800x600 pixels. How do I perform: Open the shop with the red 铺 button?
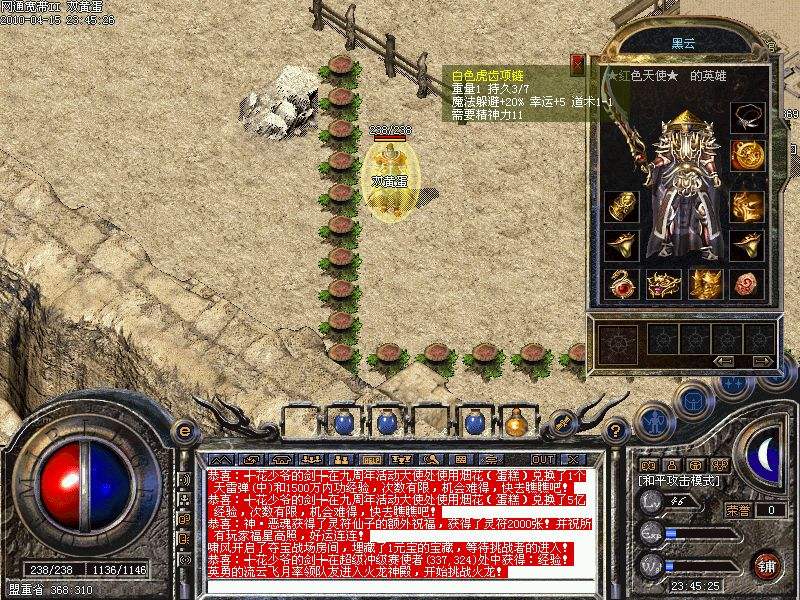point(767,565)
